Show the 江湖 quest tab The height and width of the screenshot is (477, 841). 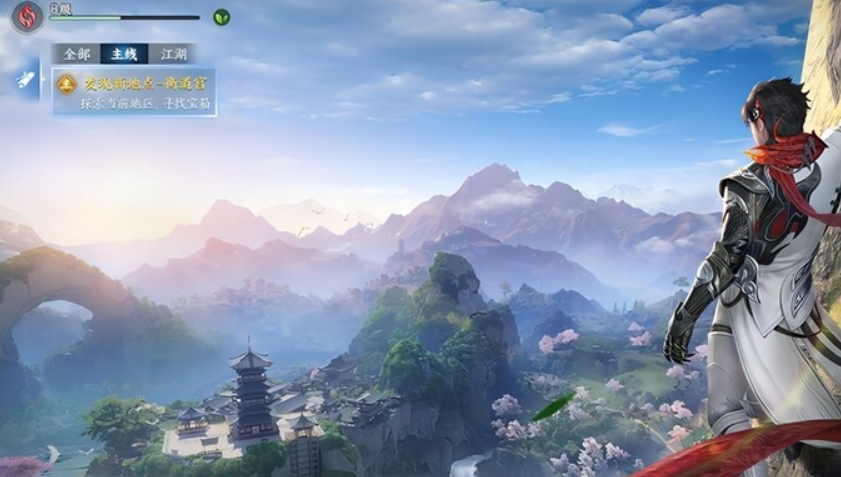174,54
